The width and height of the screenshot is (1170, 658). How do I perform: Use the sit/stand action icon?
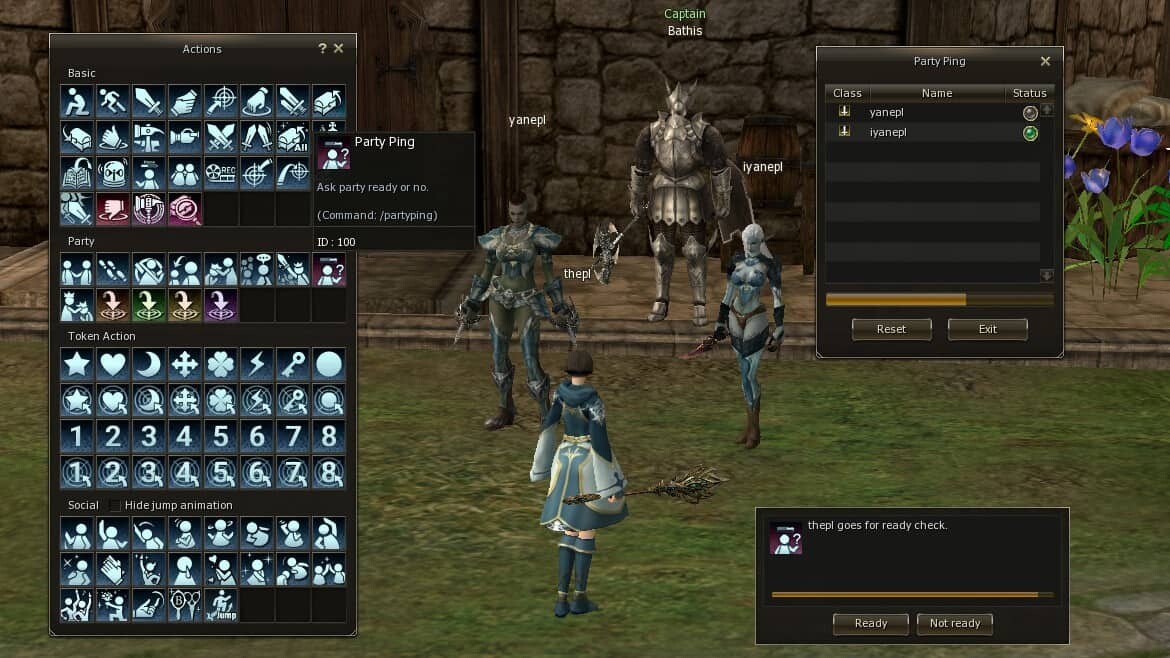coord(77,101)
